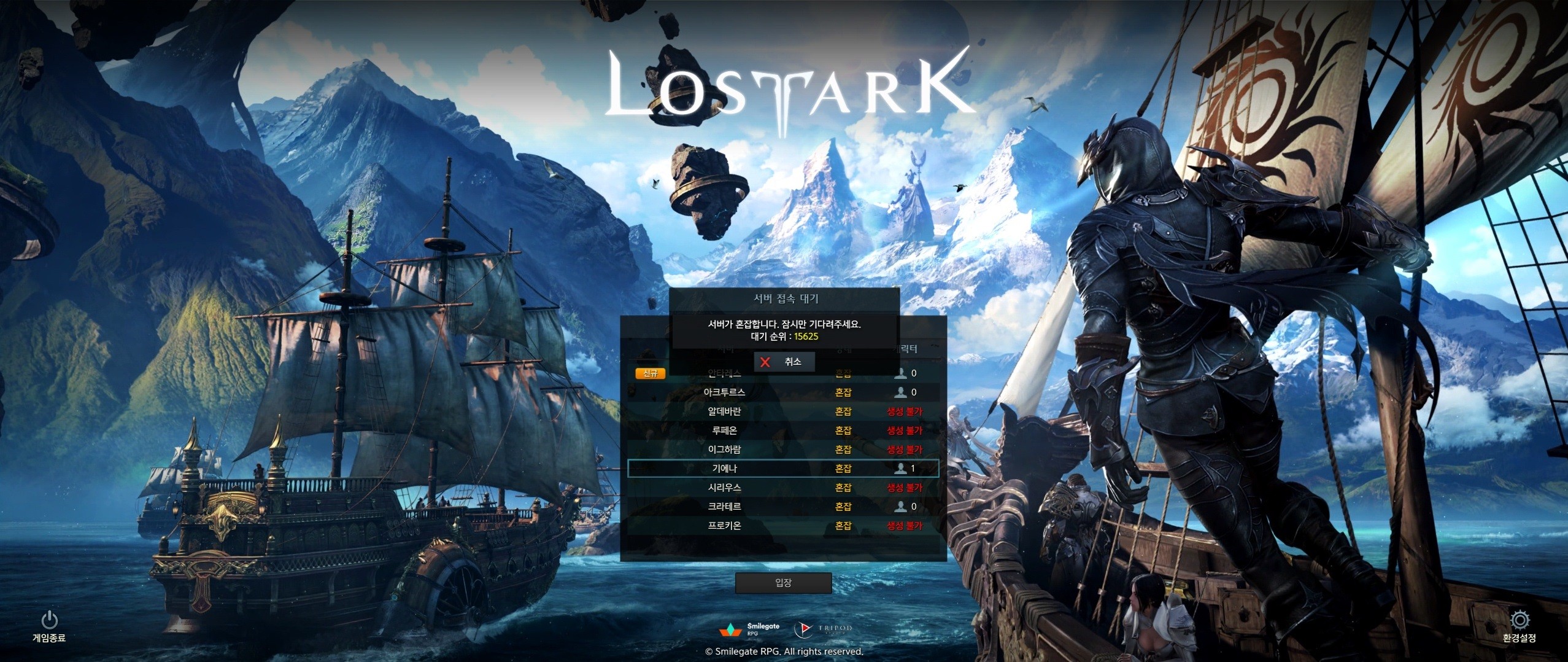Cancel the server queue with 취소
This screenshot has height=662, width=1568.
pos(784,362)
